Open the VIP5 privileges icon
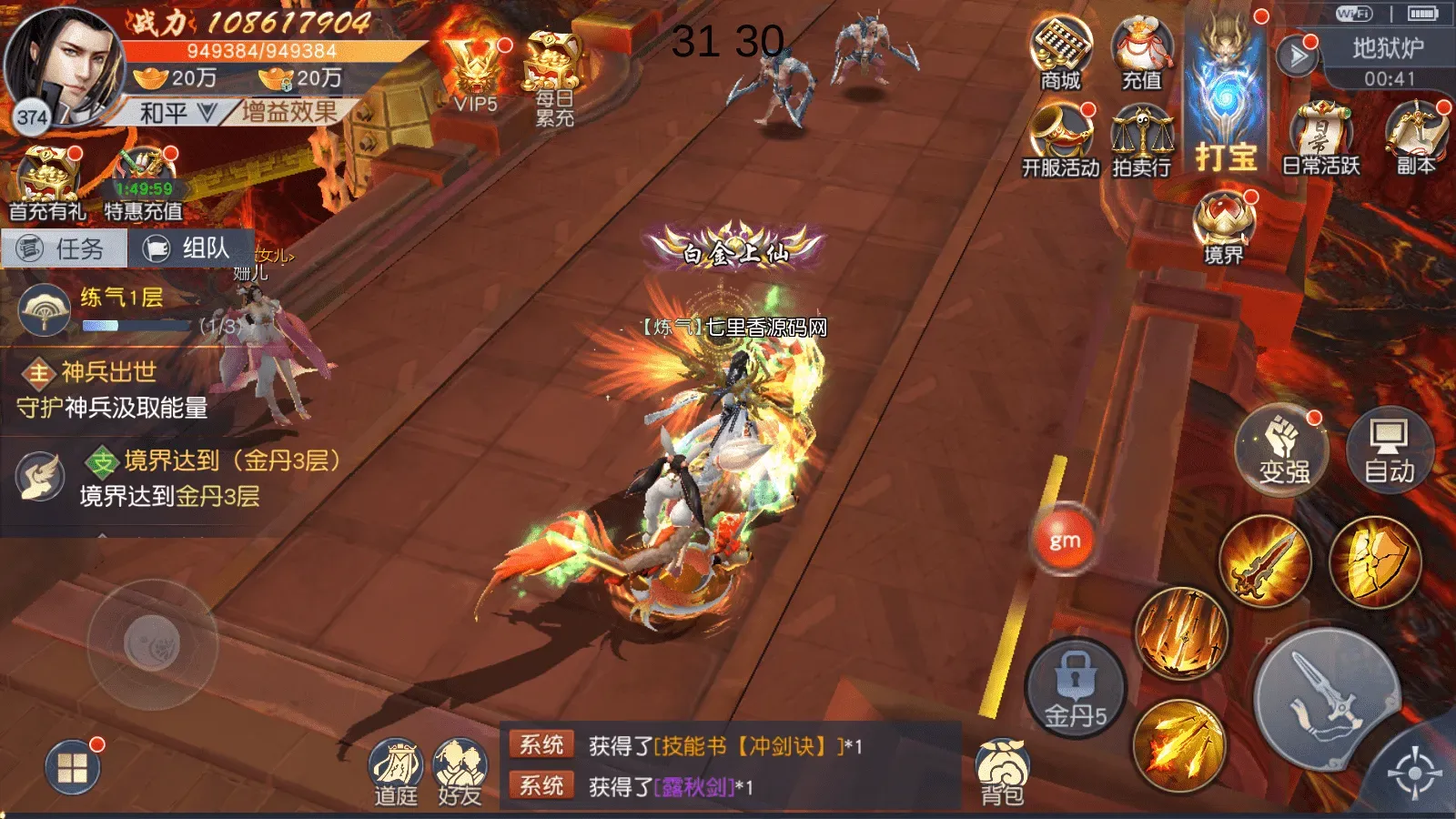The height and width of the screenshot is (819, 1456). click(x=475, y=75)
